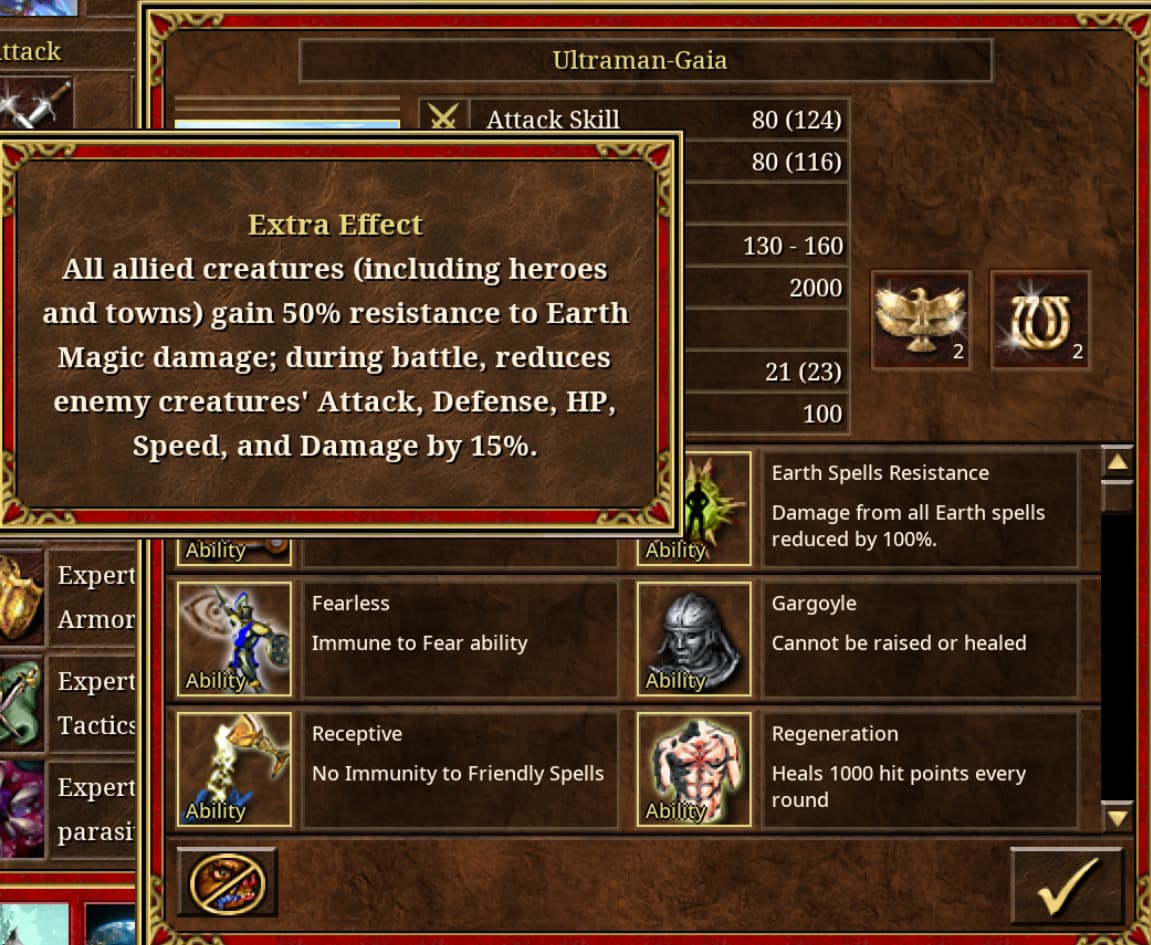Select the golden horseshoe luck icon

tap(1039, 320)
